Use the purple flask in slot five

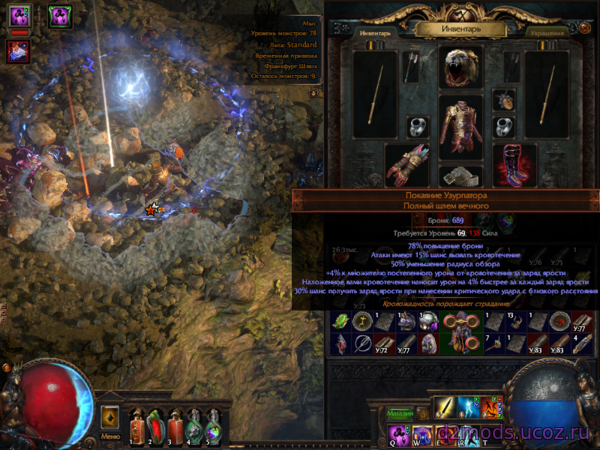pyautogui.click(x=212, y=427)
